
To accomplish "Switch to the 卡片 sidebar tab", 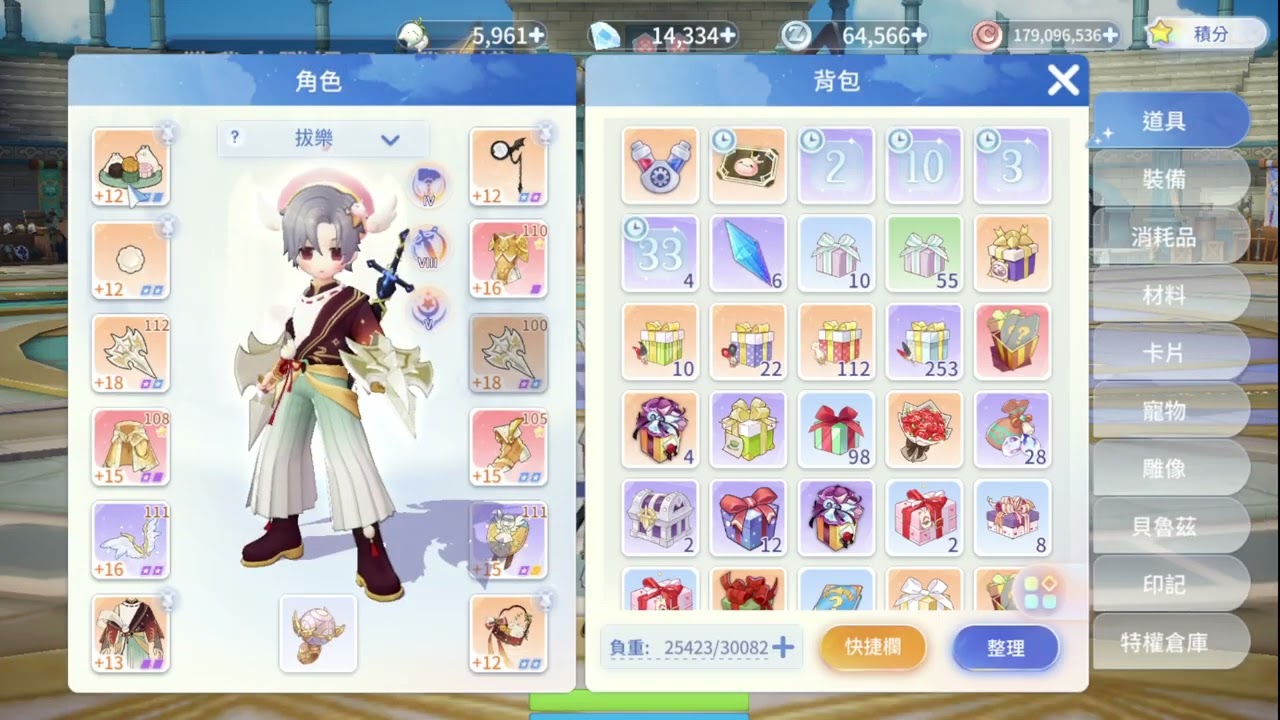I will (x=1166, y=352).
